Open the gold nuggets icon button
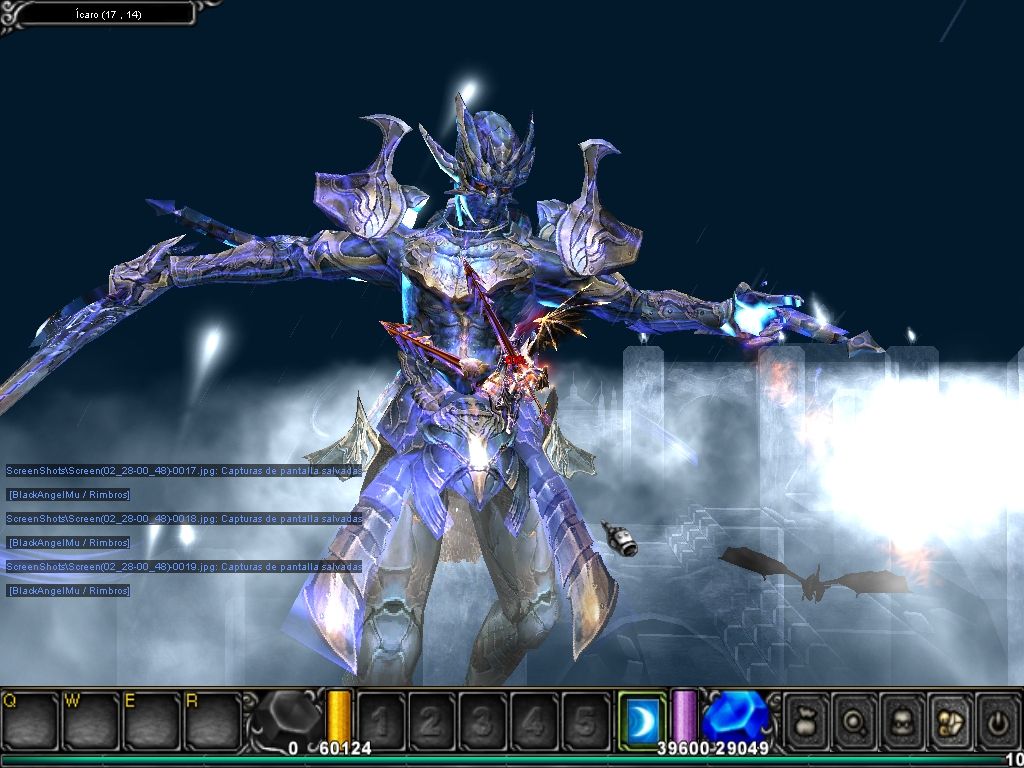The width and height of the screenshot is (1024, 768). coord(951,720)
